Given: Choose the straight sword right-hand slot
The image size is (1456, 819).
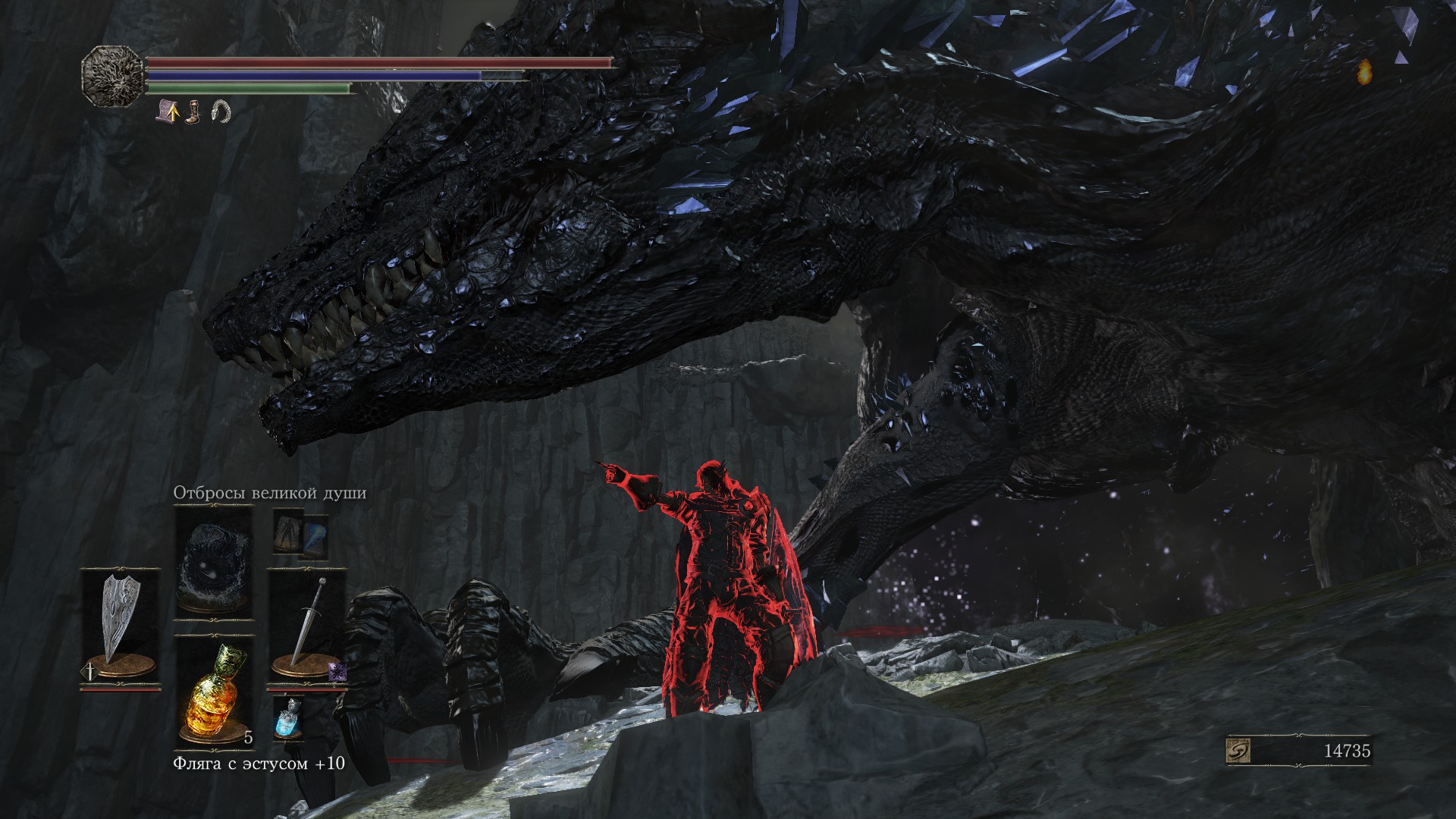Looking at the screenshot, I should tap(307, 623).
